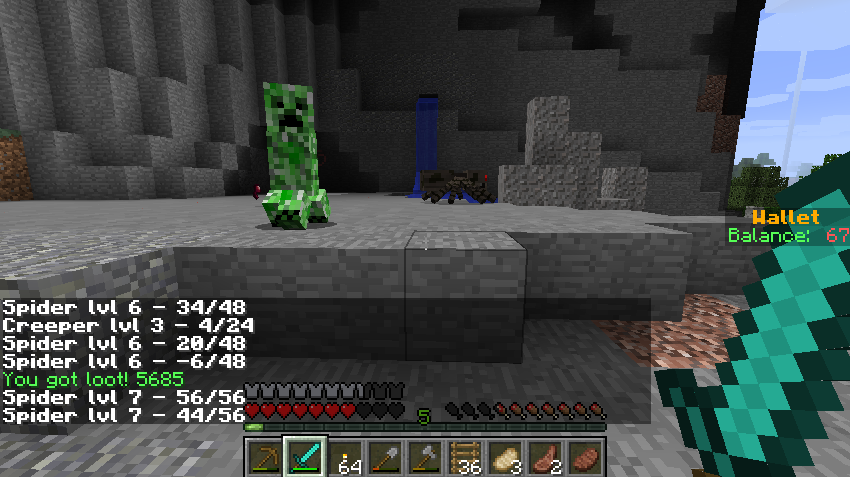Pick the bread slot
This screenshot has height=477, width=850.
click(x=505, y=458)
